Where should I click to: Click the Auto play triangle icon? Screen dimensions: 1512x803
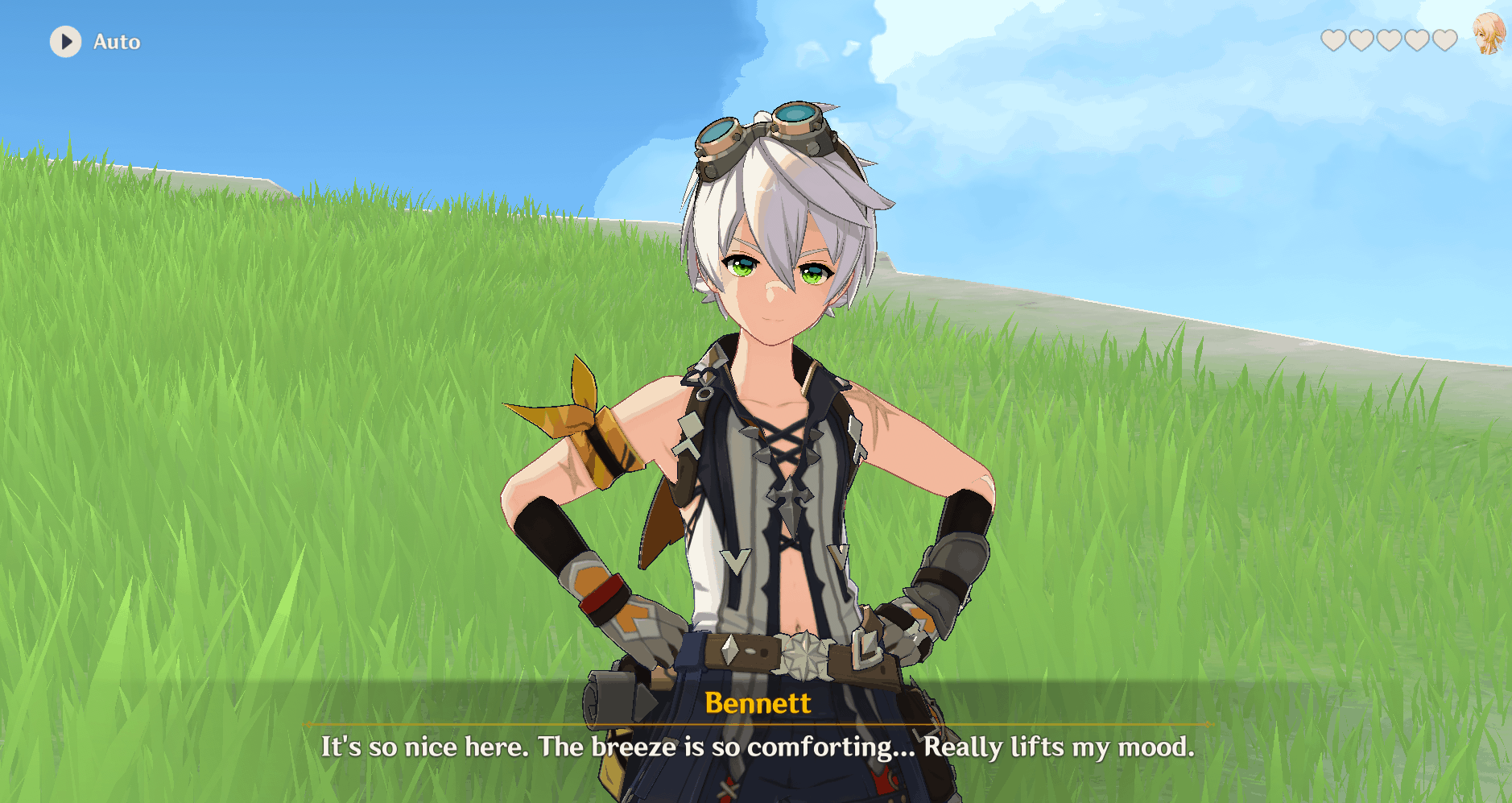coord(66,41)
